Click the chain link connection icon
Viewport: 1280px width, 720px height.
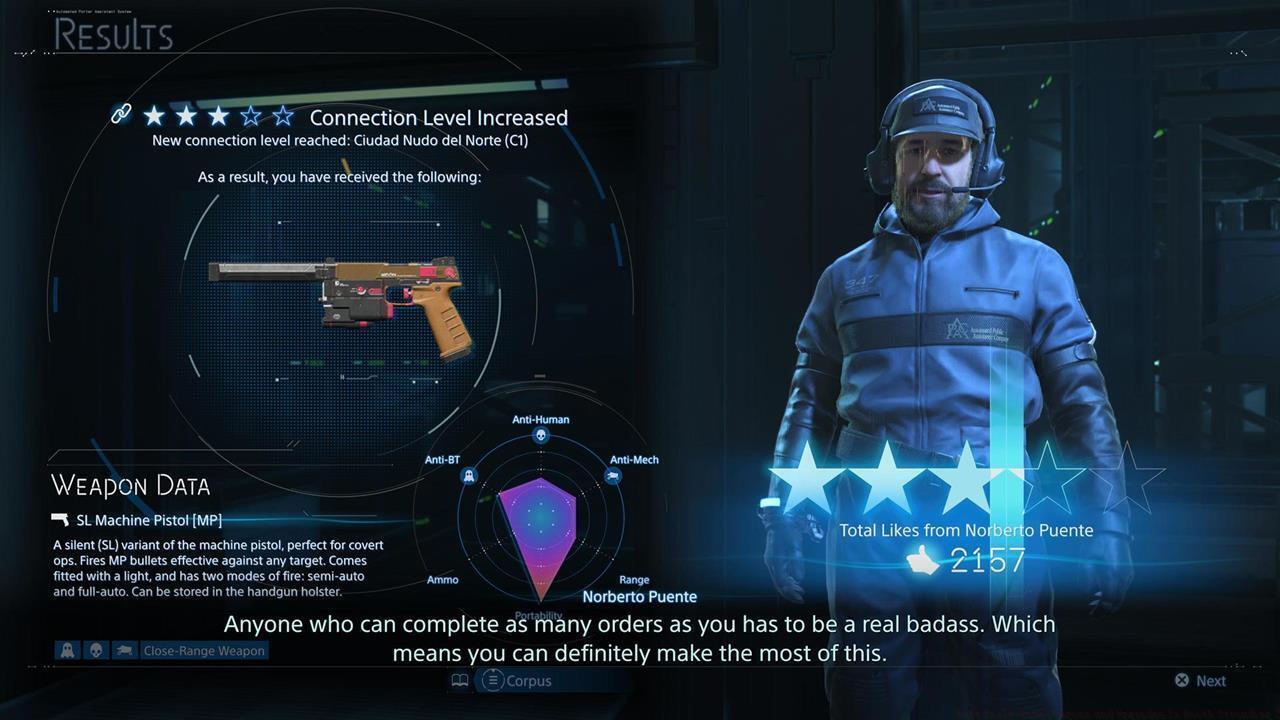121,114
